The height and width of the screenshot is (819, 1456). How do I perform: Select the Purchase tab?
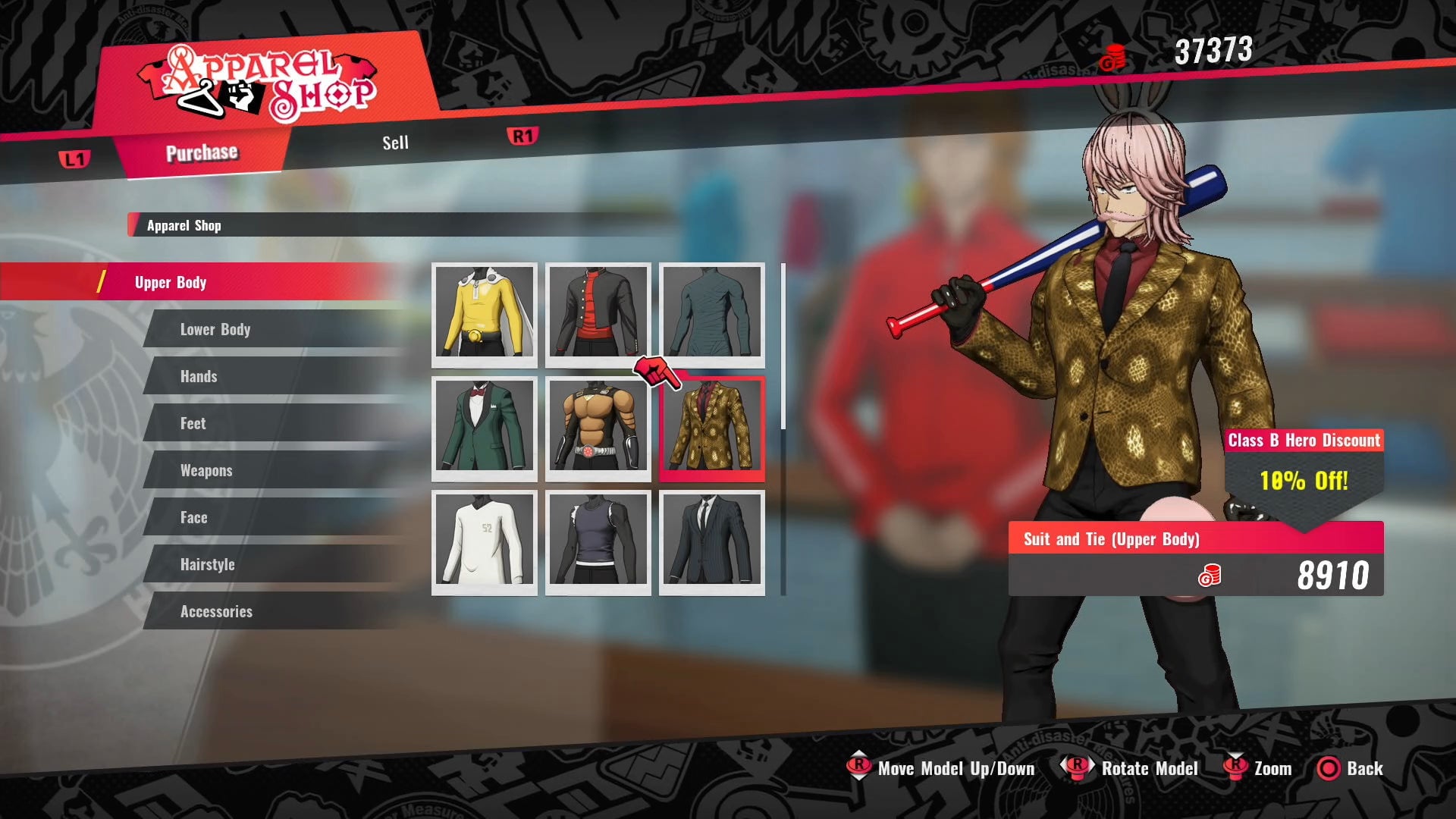(202, 152)
